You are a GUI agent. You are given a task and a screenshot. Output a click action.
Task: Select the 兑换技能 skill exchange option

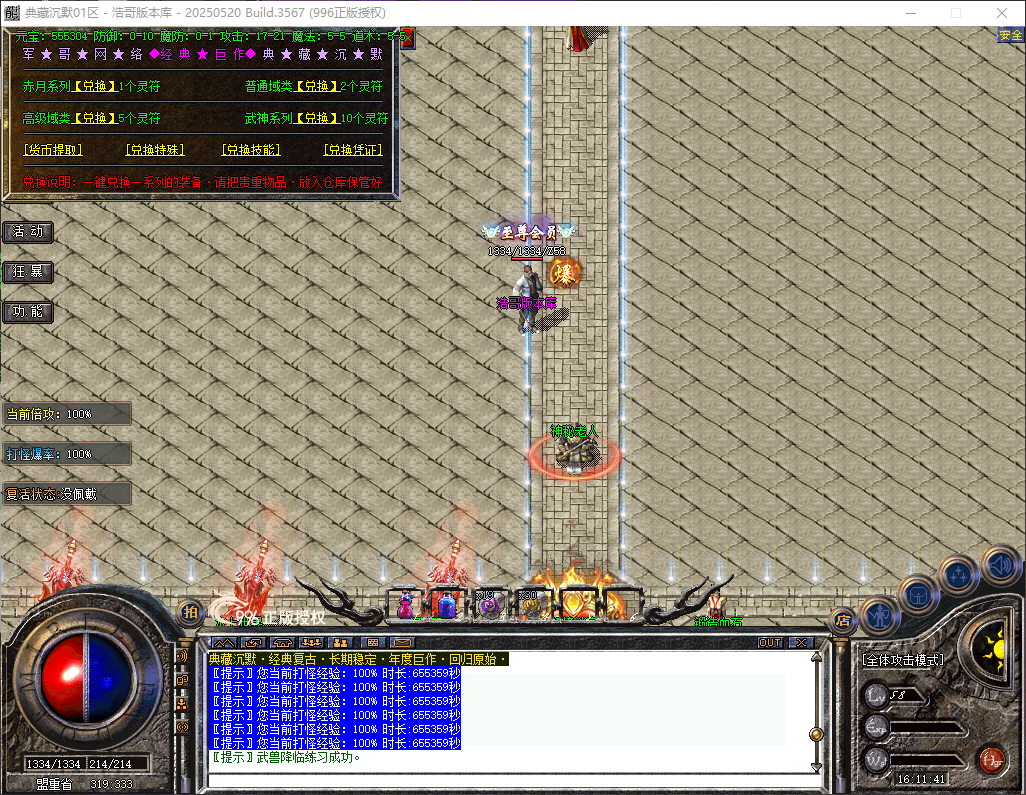[251, 150]
